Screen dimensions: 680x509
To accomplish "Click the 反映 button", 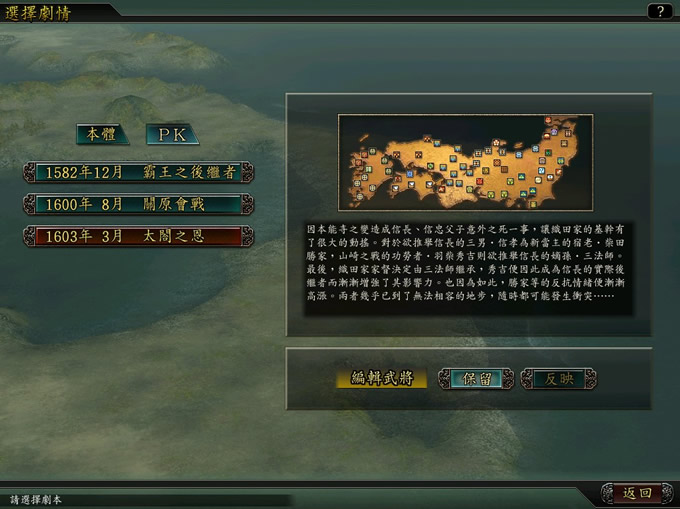I will coord(558,379).
